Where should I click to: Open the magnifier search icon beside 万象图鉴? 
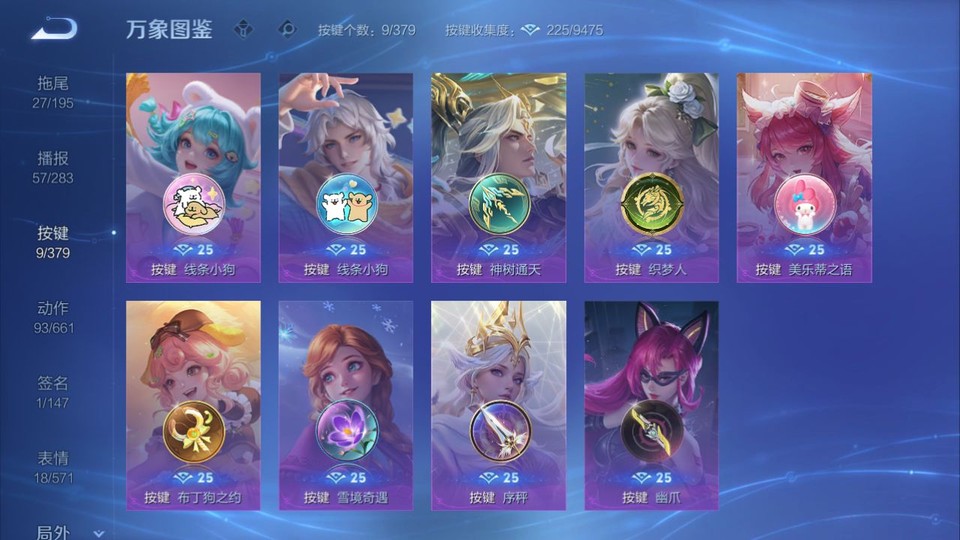pyautogui.click(x=288, y=29)
